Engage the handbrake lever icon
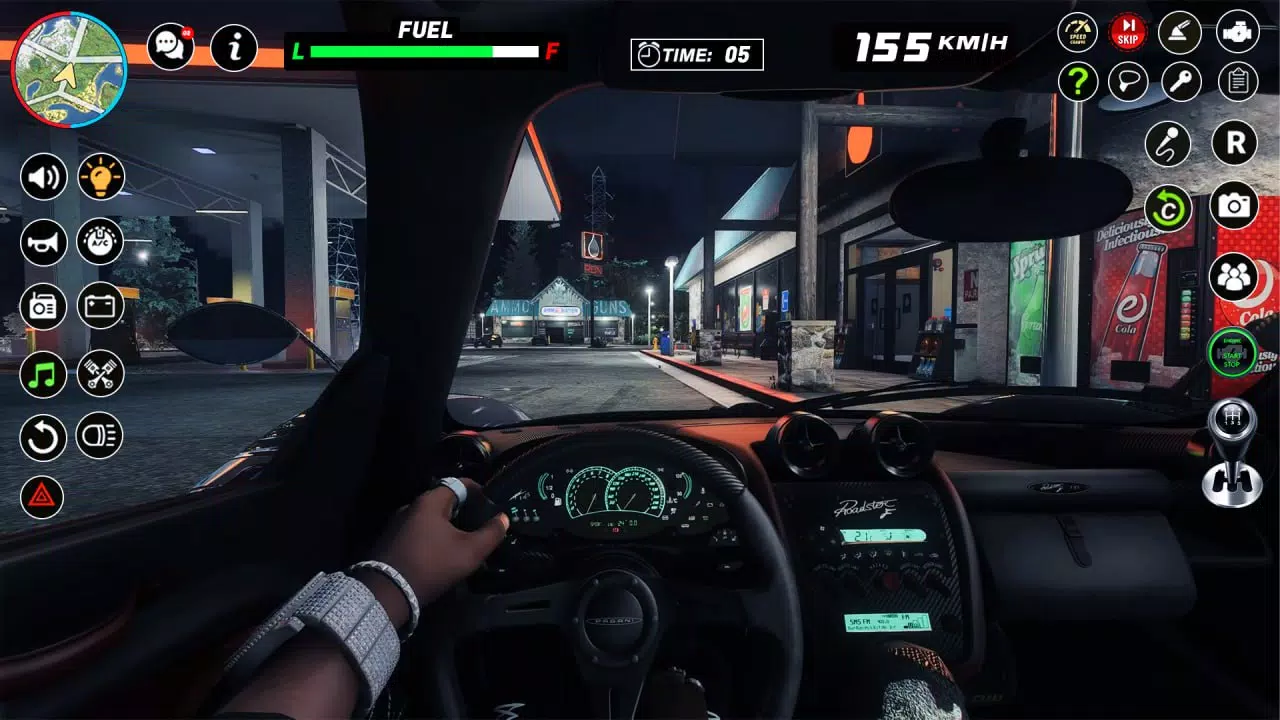 click(1180, 32)
